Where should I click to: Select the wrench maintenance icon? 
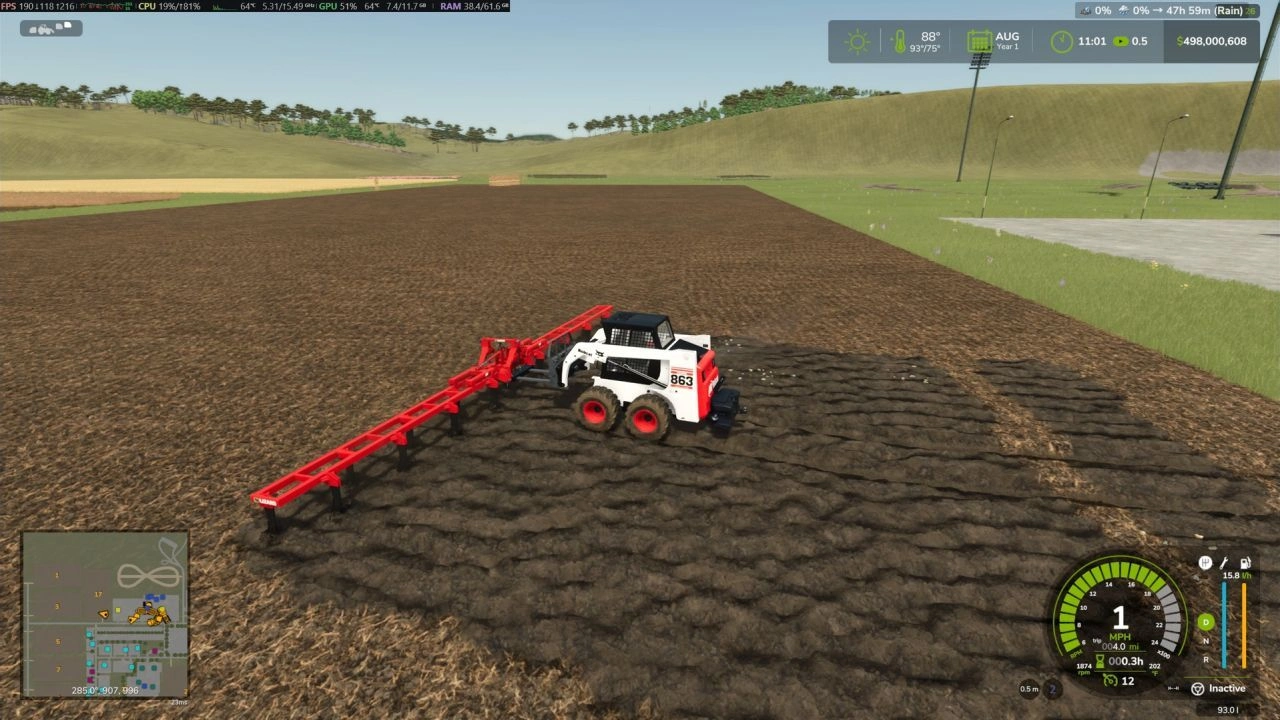(1224, 563)
